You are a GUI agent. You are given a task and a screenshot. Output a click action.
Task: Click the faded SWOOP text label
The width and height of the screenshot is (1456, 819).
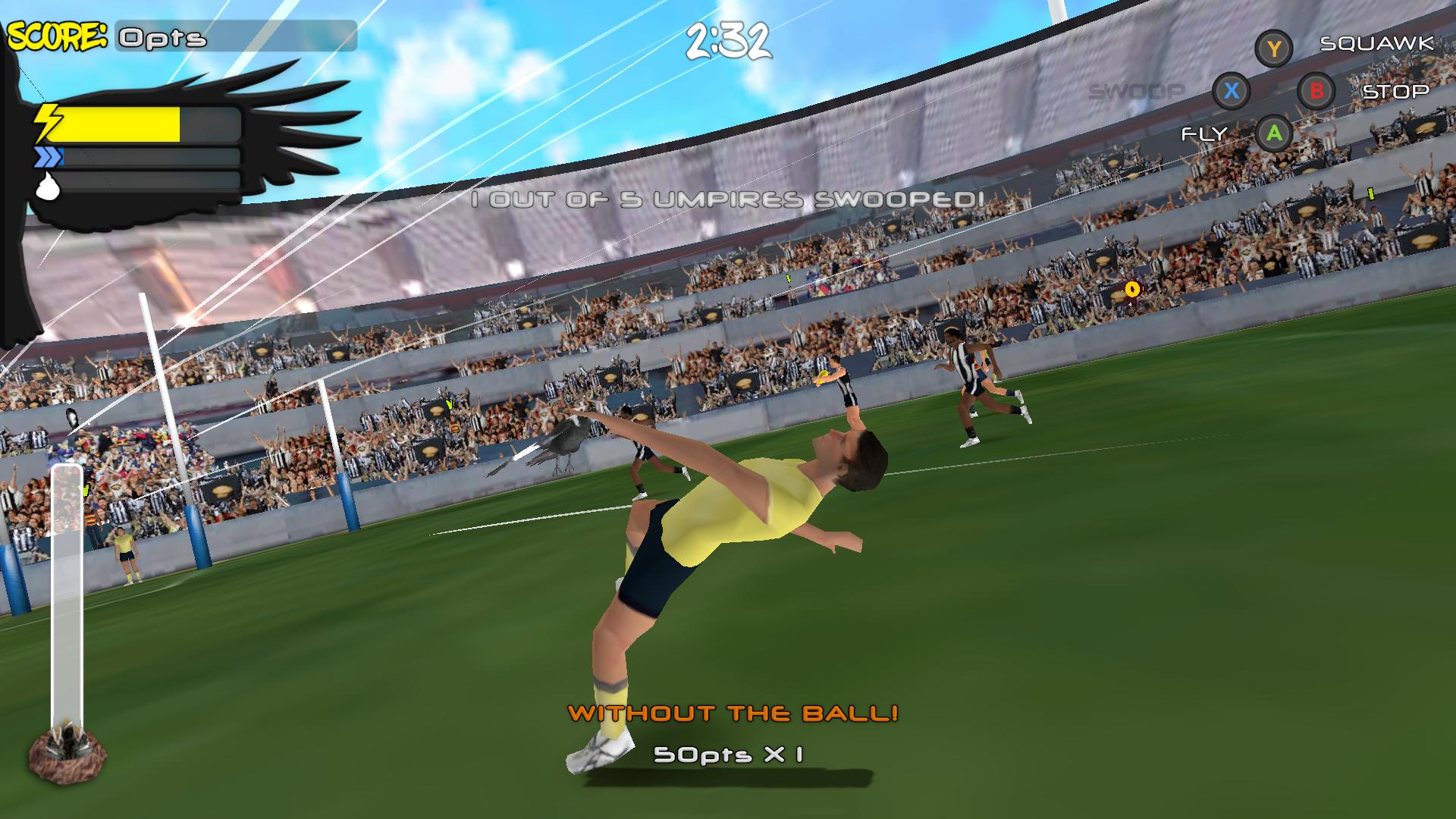[x=1137, y=90]
